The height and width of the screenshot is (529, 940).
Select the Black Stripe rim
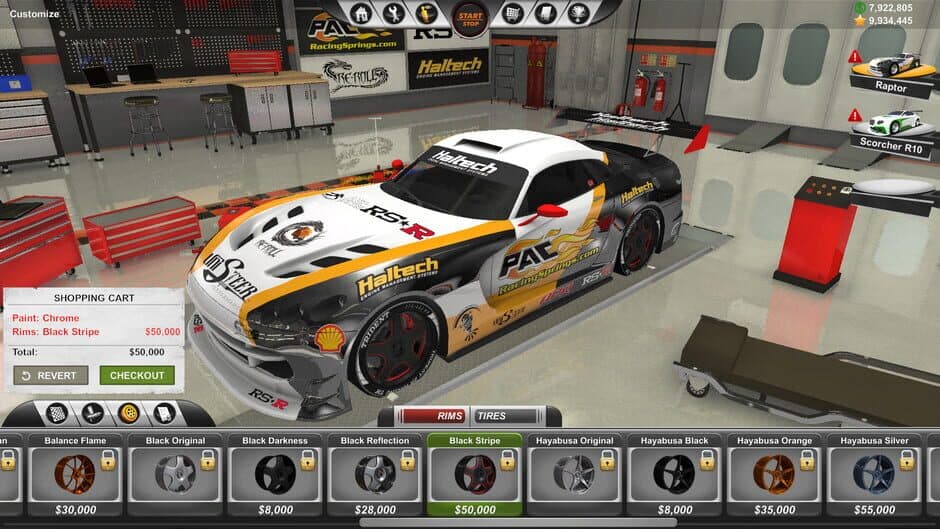pyautogui.click(x=475, y=473)
